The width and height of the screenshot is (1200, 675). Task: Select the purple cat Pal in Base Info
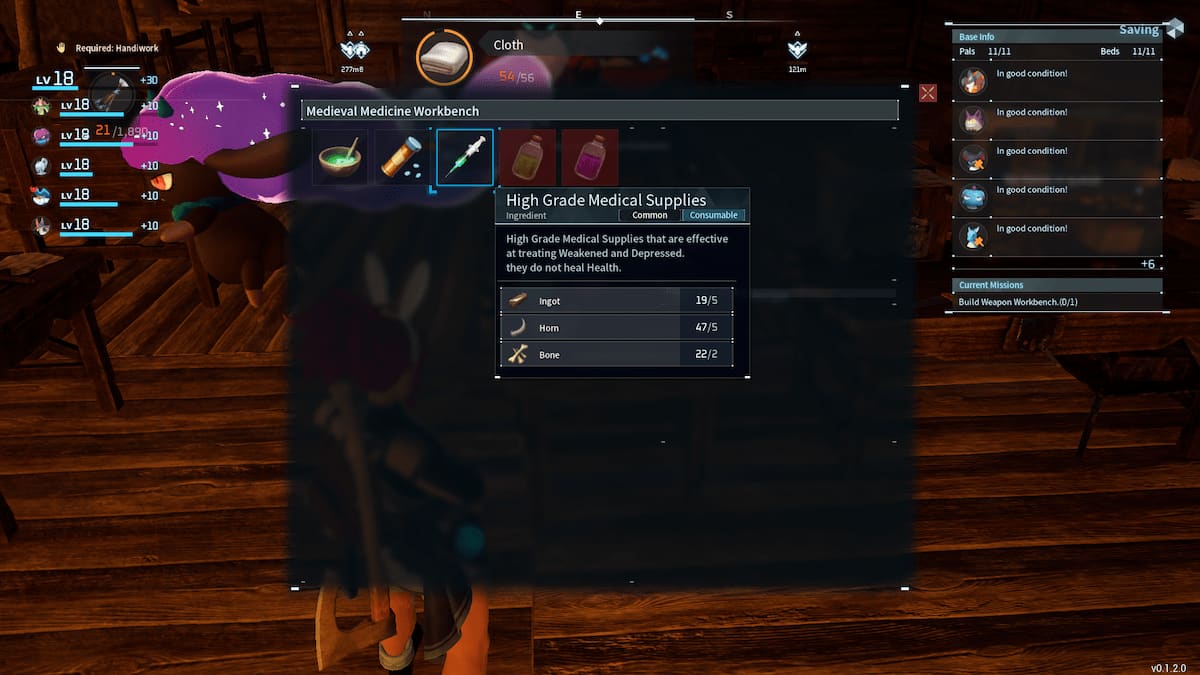coord(973,120)
